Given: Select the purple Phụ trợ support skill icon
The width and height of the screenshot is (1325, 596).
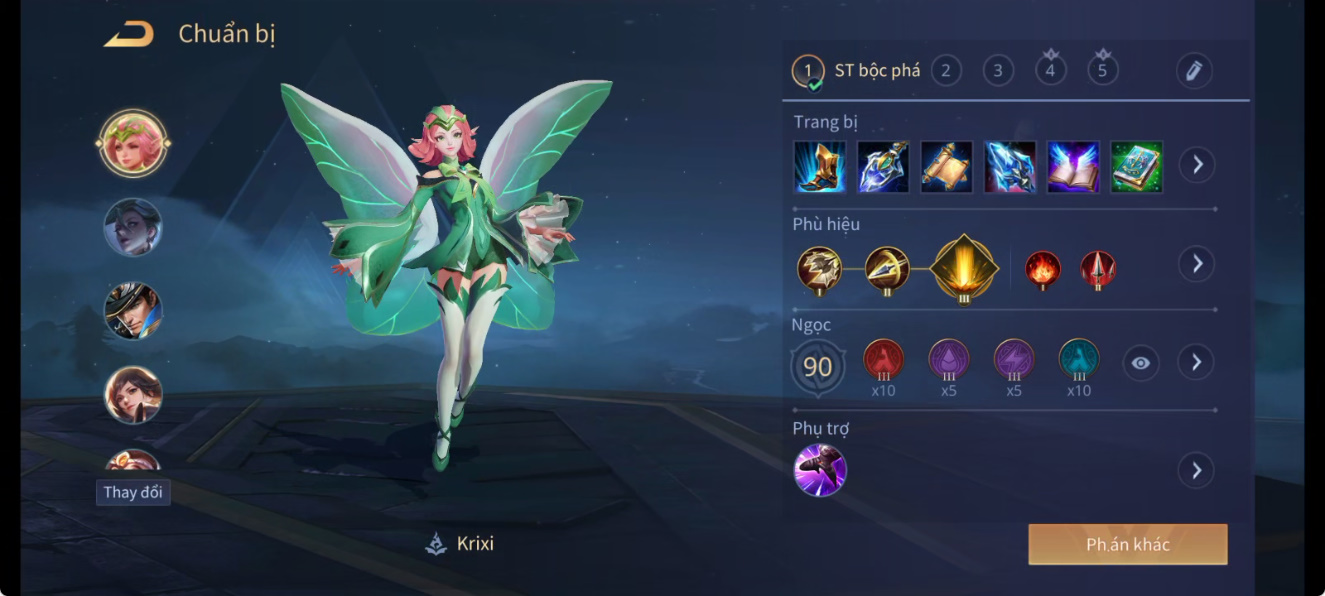Looking at the screenshot, I should (820, 470).
